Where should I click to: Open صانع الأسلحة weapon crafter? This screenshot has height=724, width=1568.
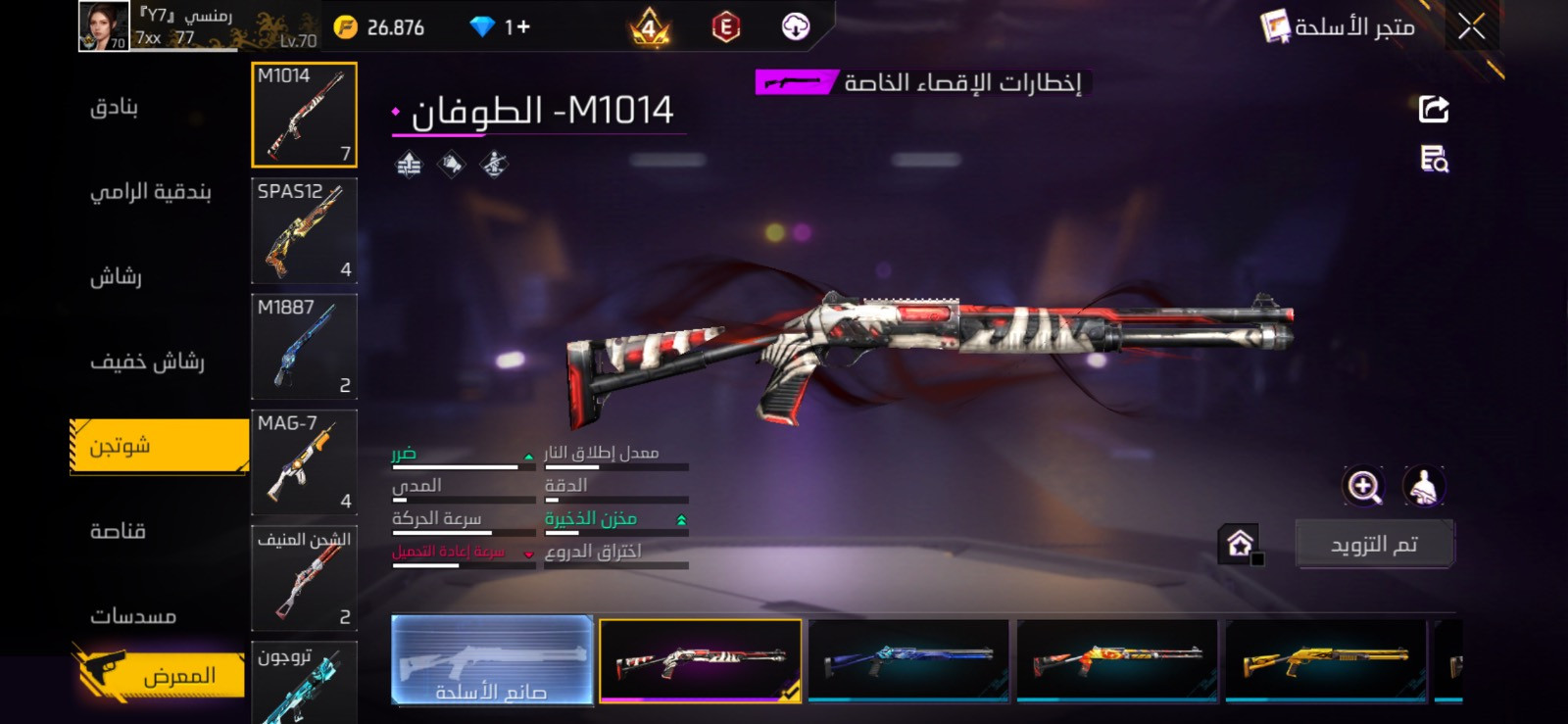492,661
